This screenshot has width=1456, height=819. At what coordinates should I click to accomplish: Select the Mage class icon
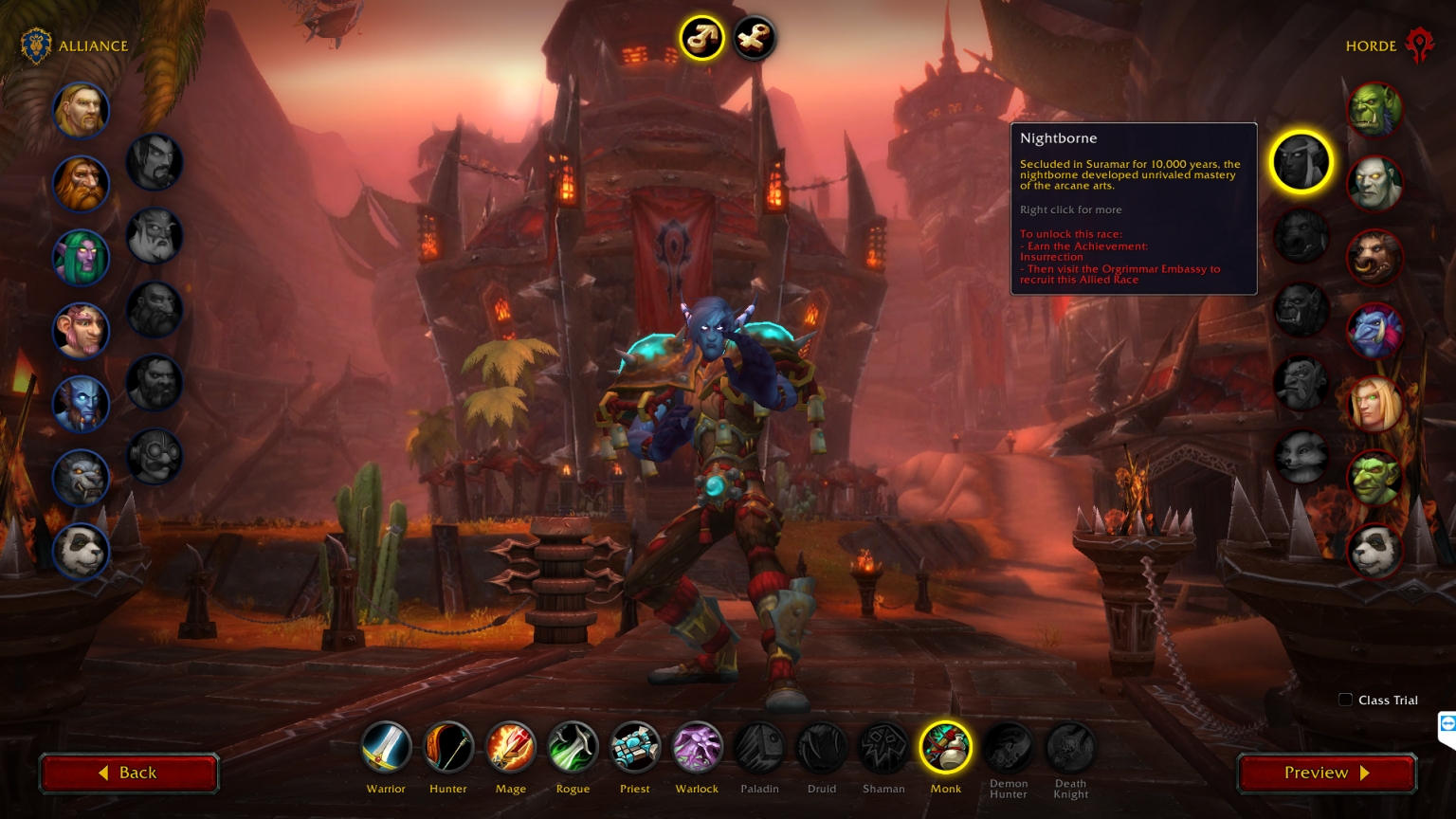510,747
